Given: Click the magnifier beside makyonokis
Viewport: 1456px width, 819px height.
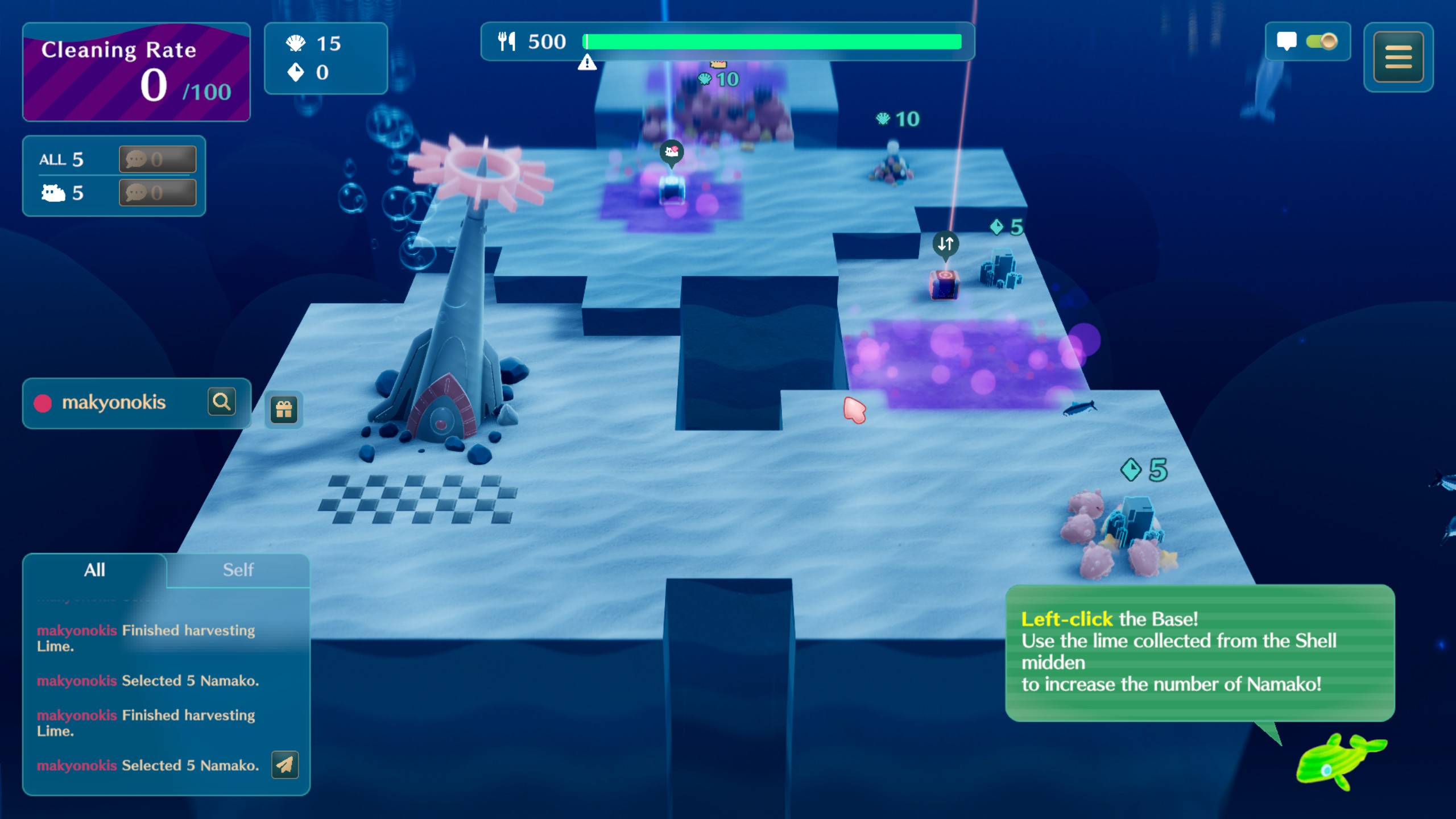Looking at the screenshot, I should tap(221, 402).
